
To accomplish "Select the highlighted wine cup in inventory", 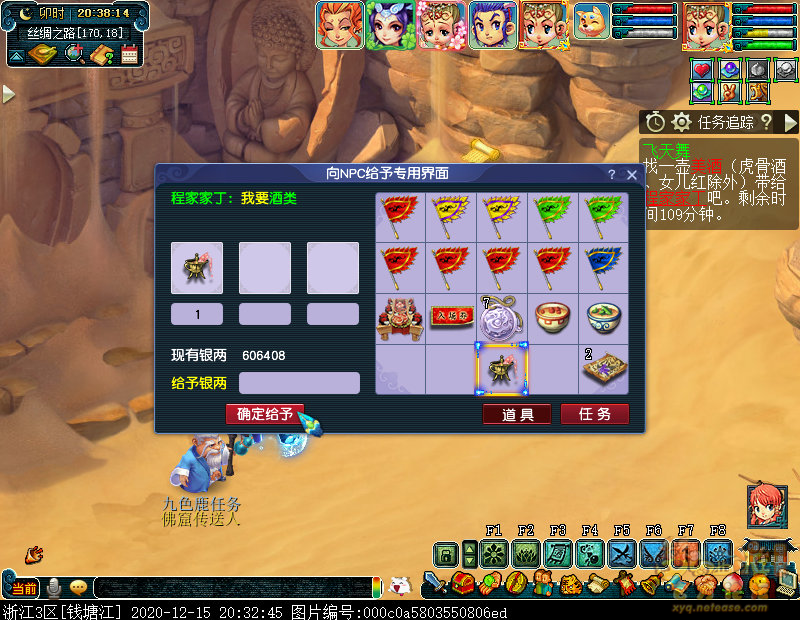I will point(501,369).
